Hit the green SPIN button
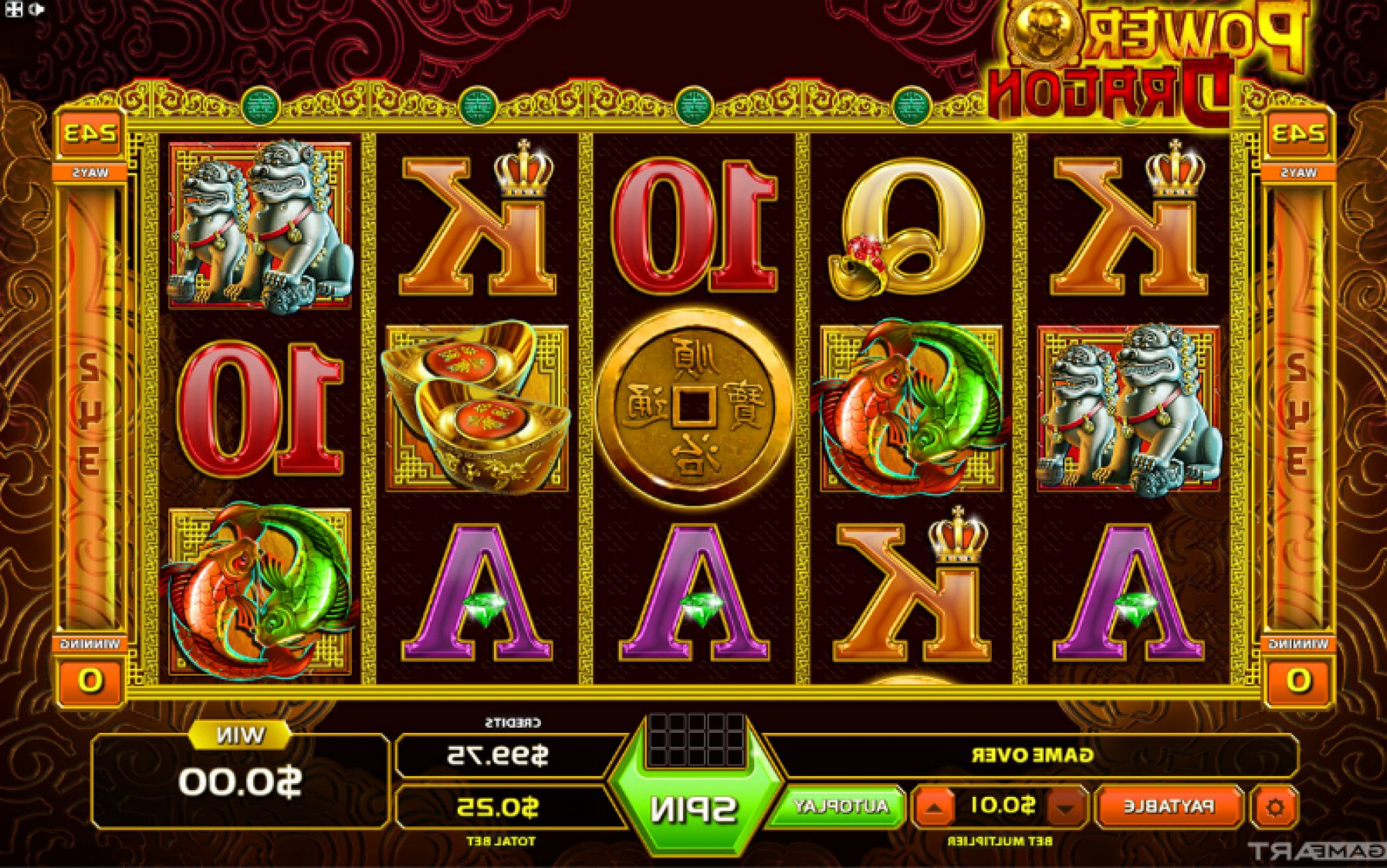The image size is (1387, 868). pyautogui.click(x=693, y=809)
